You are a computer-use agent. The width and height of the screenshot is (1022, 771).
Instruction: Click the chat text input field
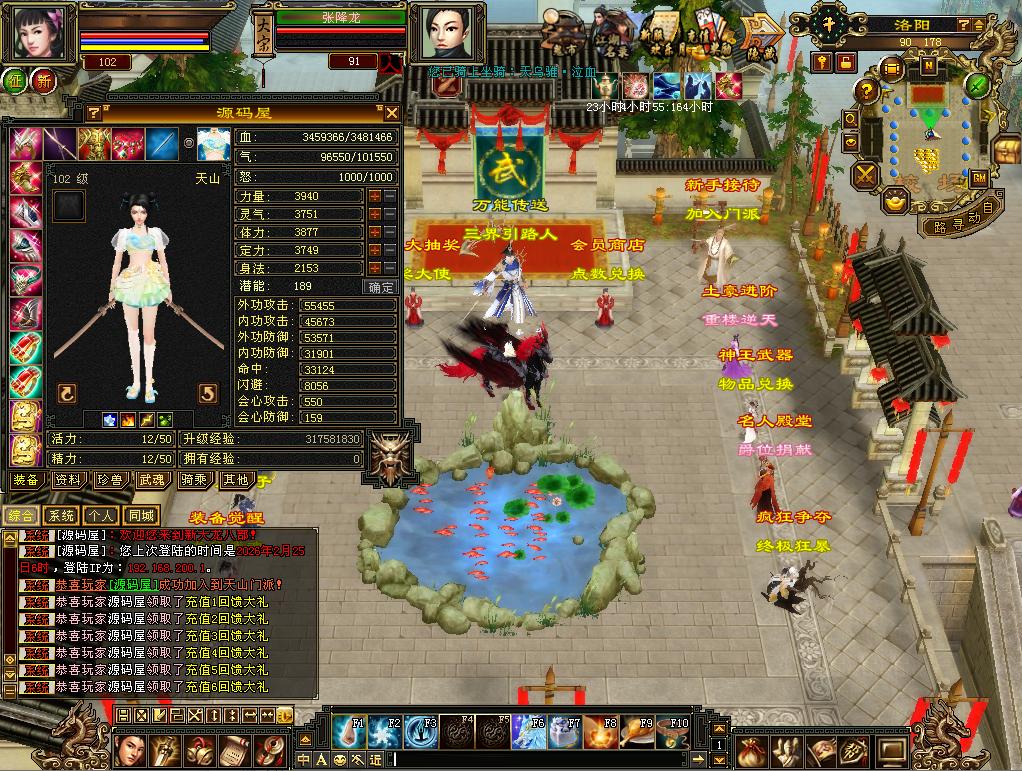550,760
